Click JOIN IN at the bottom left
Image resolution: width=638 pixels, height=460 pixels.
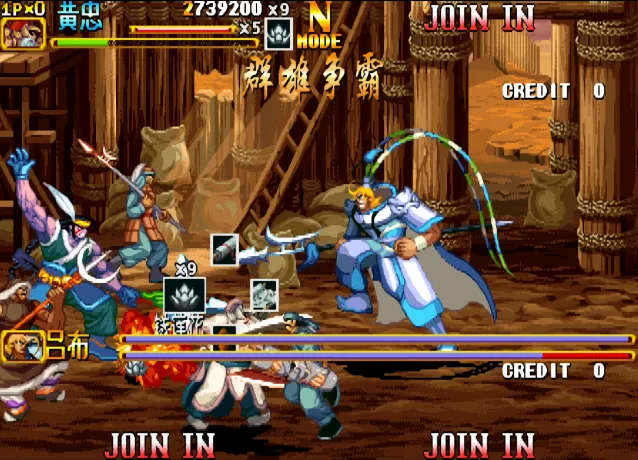click(x=160, y=443)
